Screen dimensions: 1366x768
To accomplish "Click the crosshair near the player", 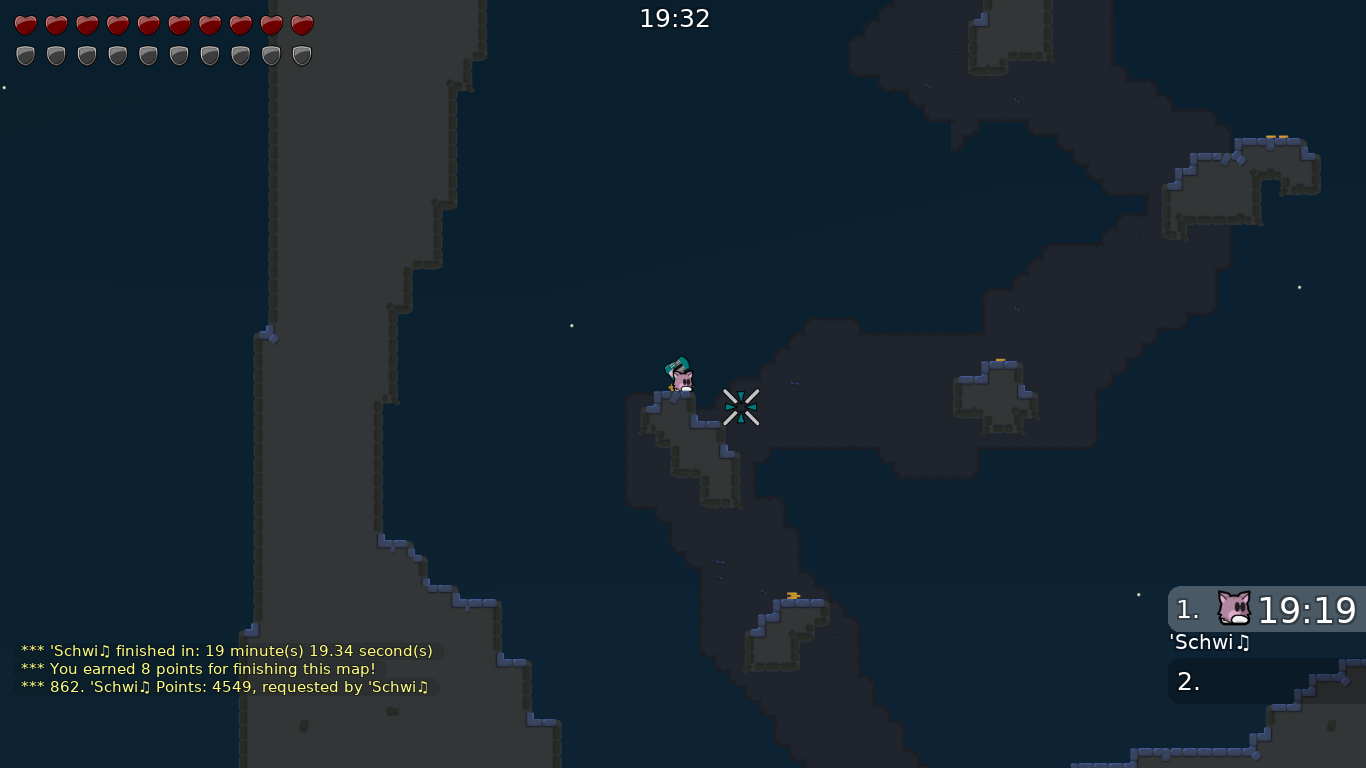I will 740,407.
